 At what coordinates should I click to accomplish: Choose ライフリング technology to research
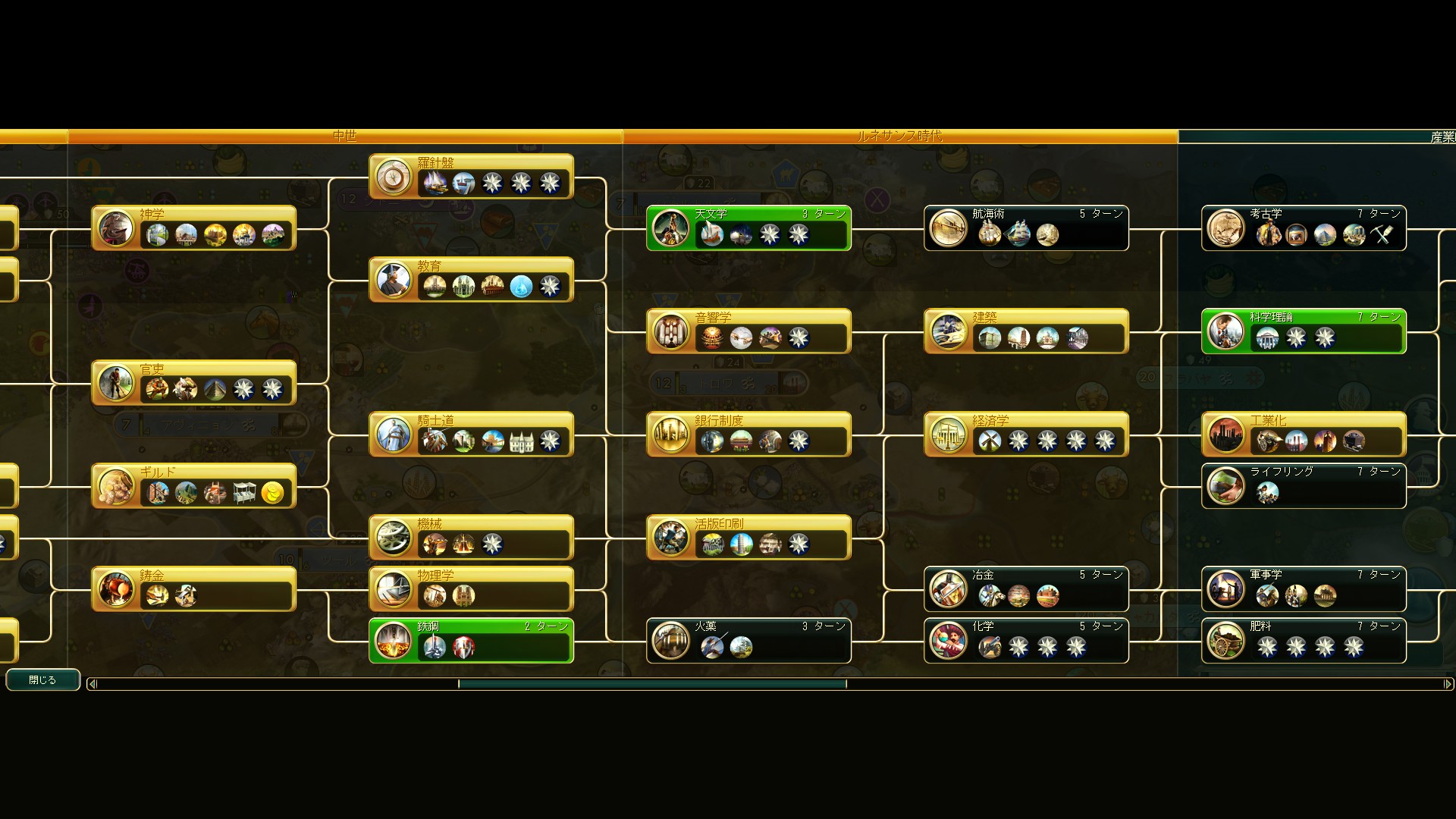coord(1304,485)
